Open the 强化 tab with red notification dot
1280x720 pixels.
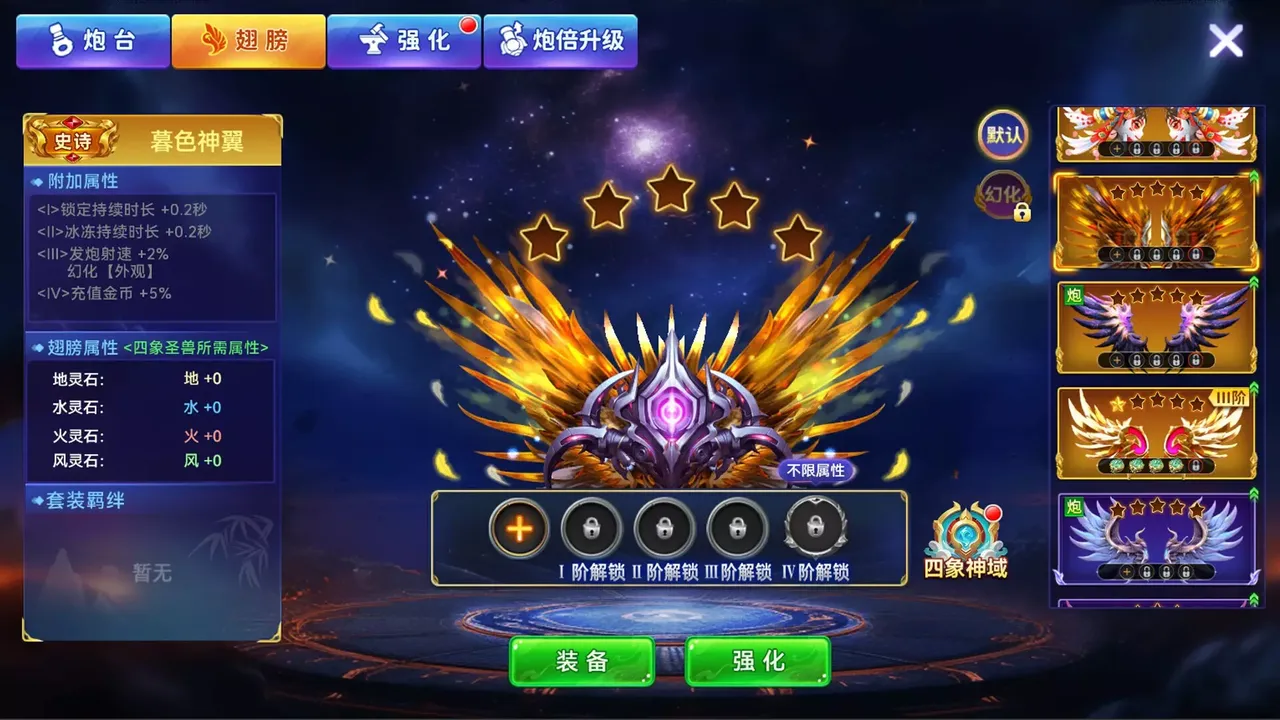pyautogui.click(x=404, y=41)
